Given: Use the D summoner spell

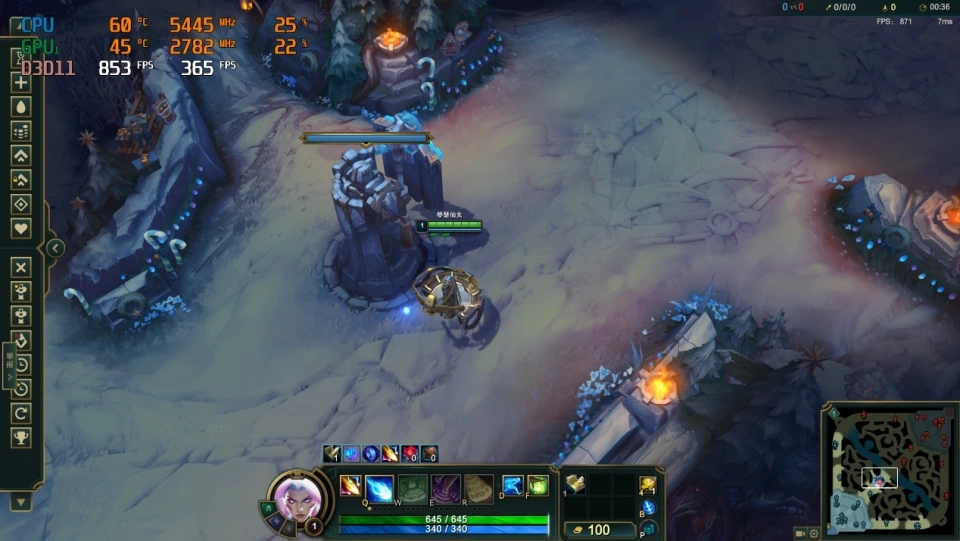Looking at the screenshot, I should pos(513,486).
